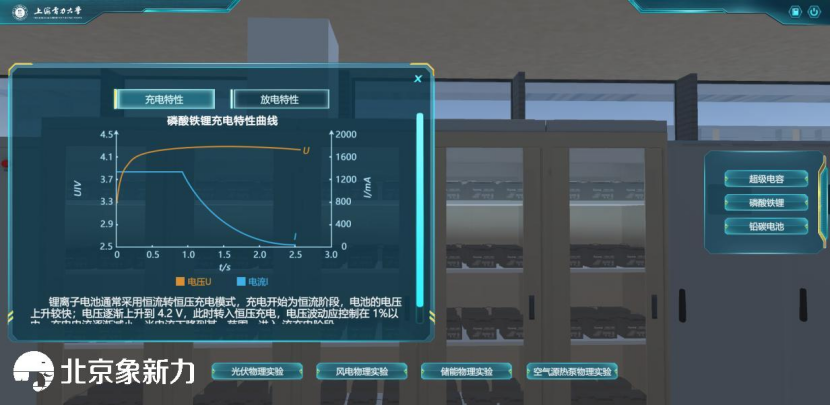
Task: Choose the 磷酸铁锂 battery button
Action: pyautogui.click(x=766, y=203)
